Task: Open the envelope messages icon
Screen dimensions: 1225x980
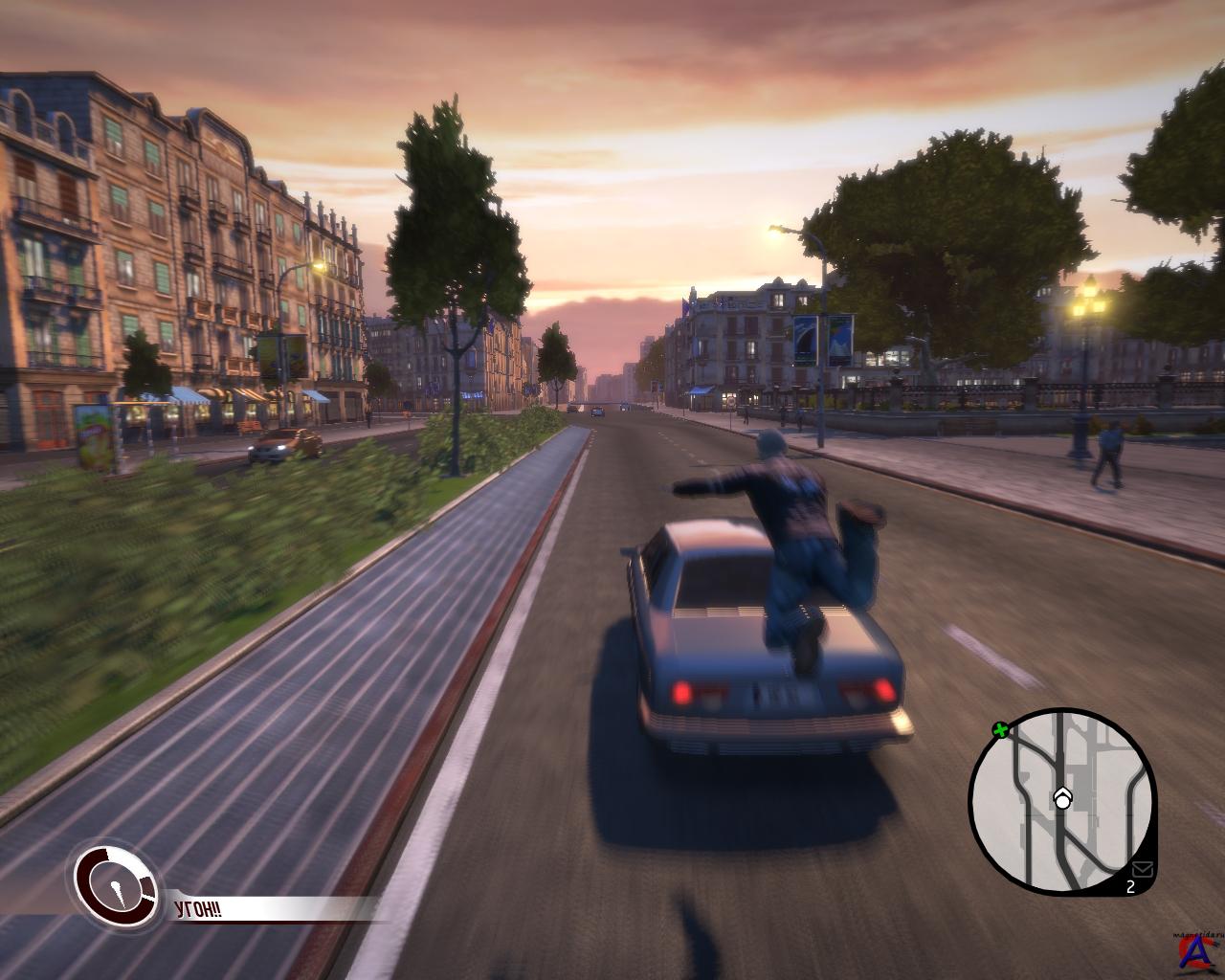Action: pos(1141,869)
